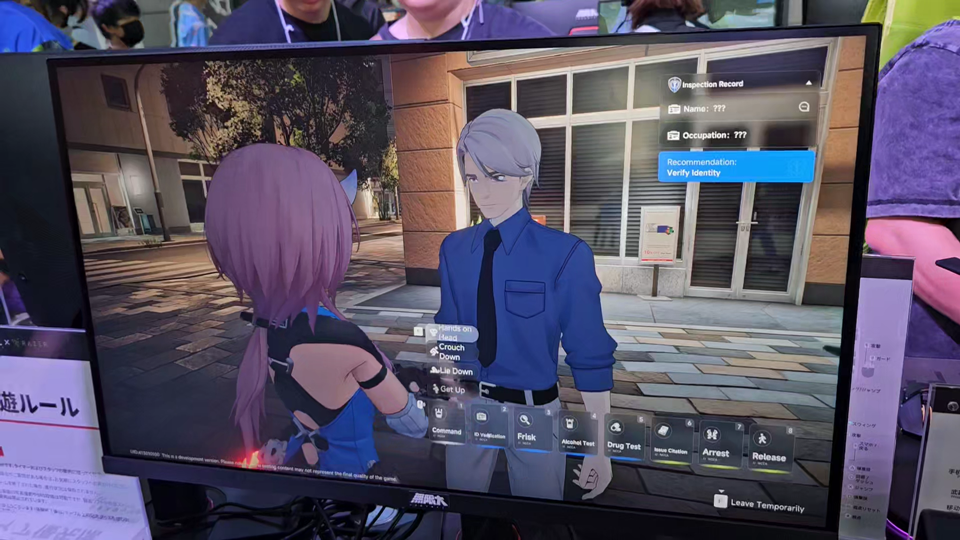Choose the Hands on Head command

coord(452,334)
